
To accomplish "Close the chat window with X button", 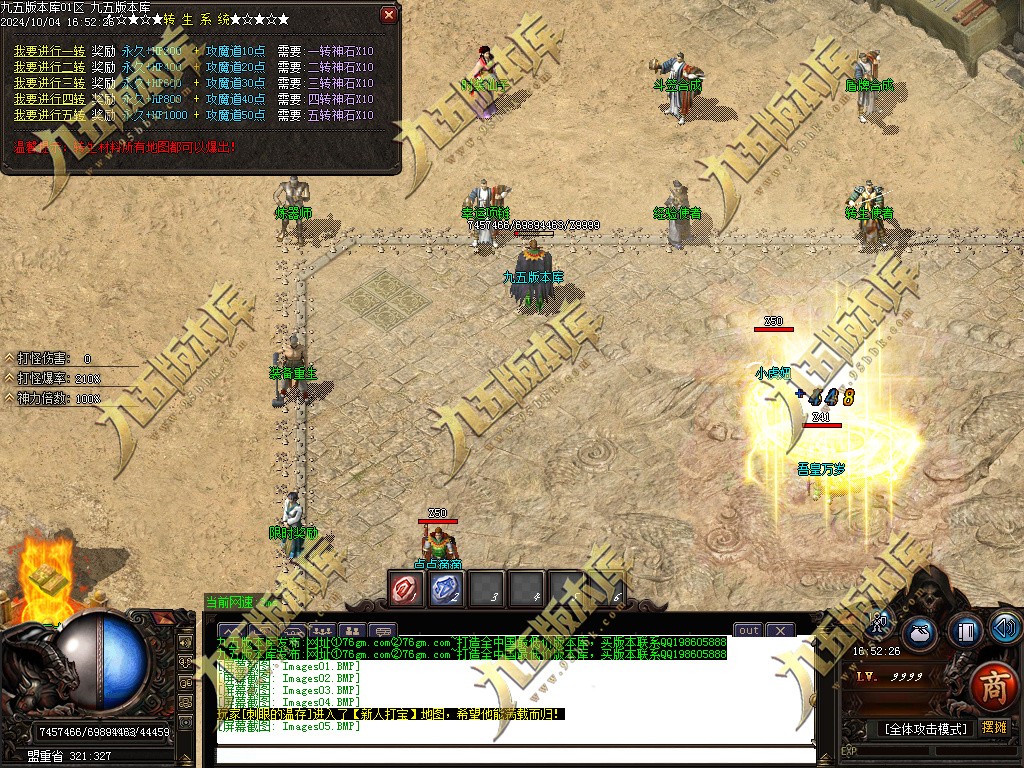I will 780,630.
